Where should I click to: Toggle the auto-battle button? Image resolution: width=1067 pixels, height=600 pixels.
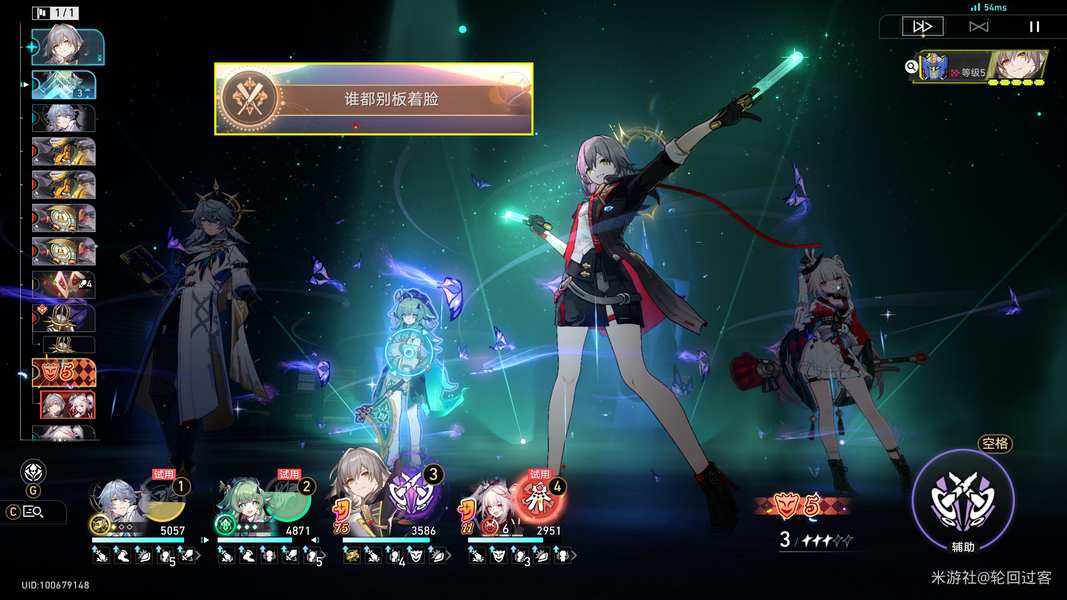(978, 27)
